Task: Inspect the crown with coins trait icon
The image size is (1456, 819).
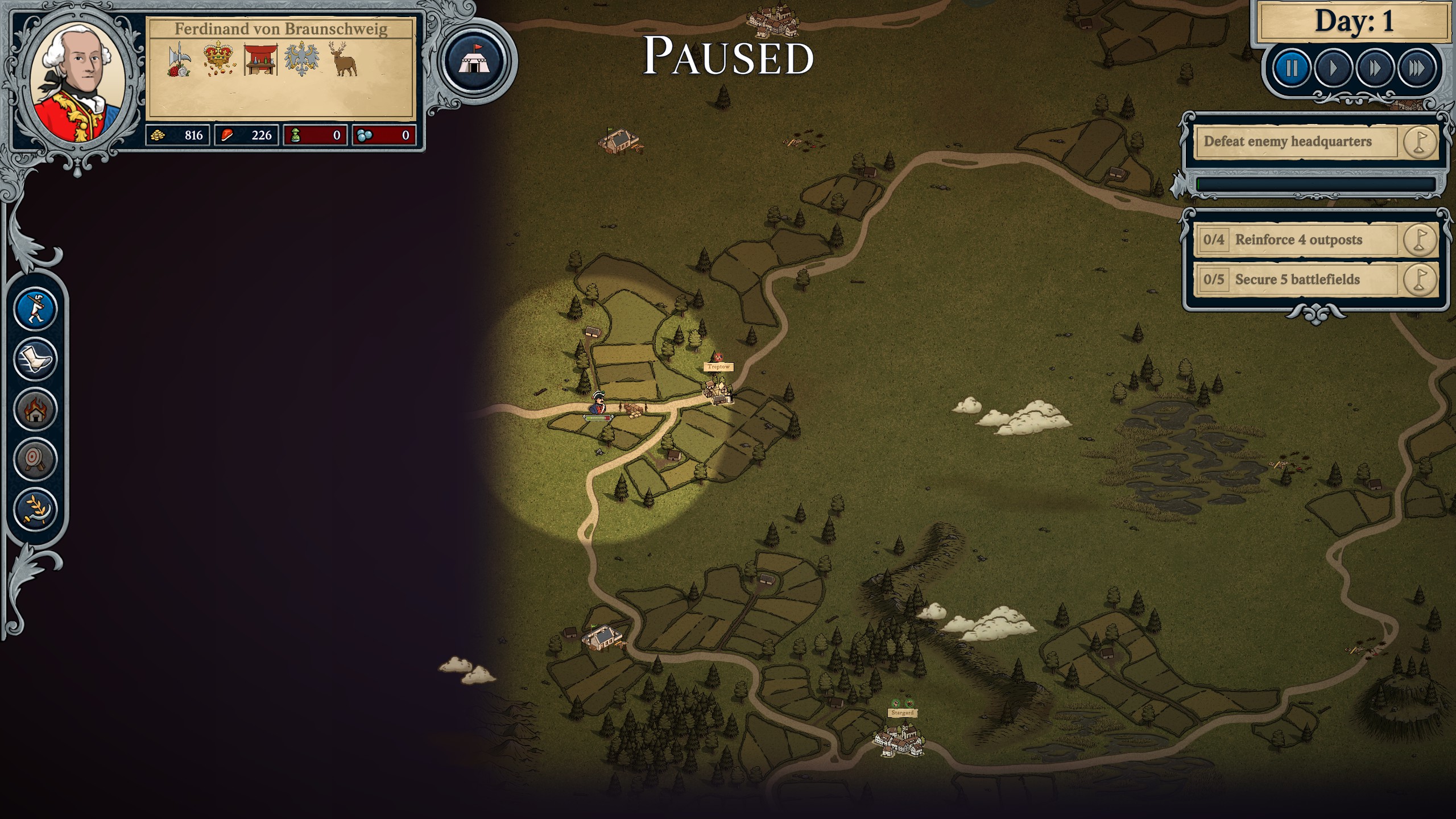Action: 219,59
